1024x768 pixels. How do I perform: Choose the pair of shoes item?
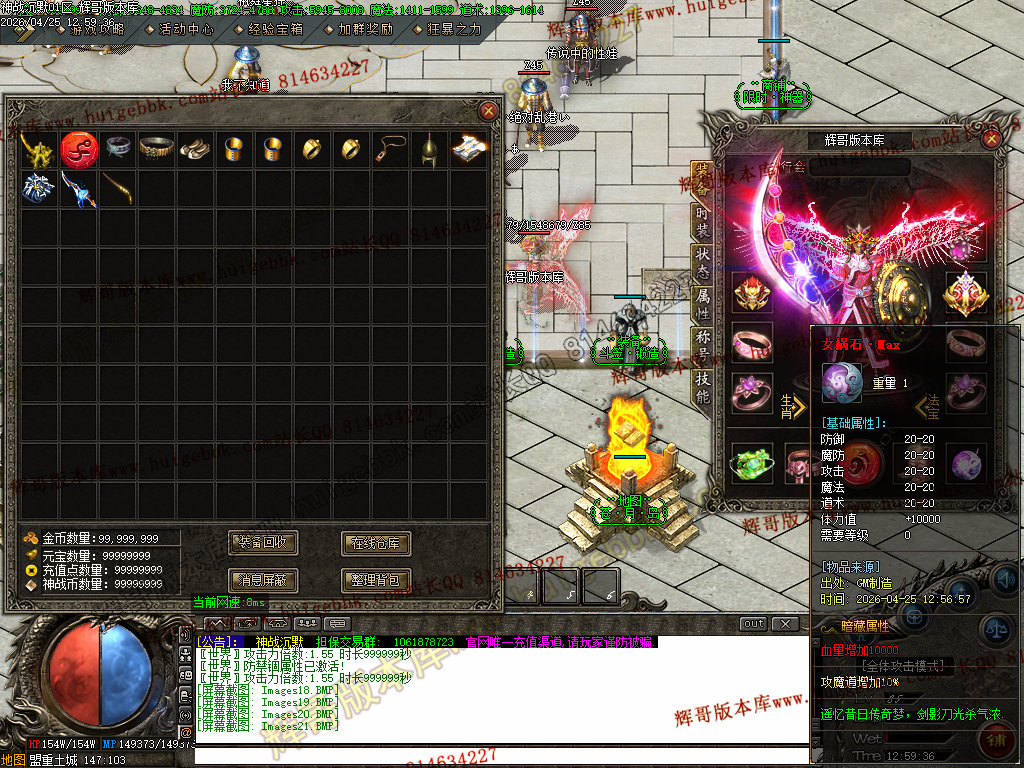pyautogui.click(x=194, y=149)
